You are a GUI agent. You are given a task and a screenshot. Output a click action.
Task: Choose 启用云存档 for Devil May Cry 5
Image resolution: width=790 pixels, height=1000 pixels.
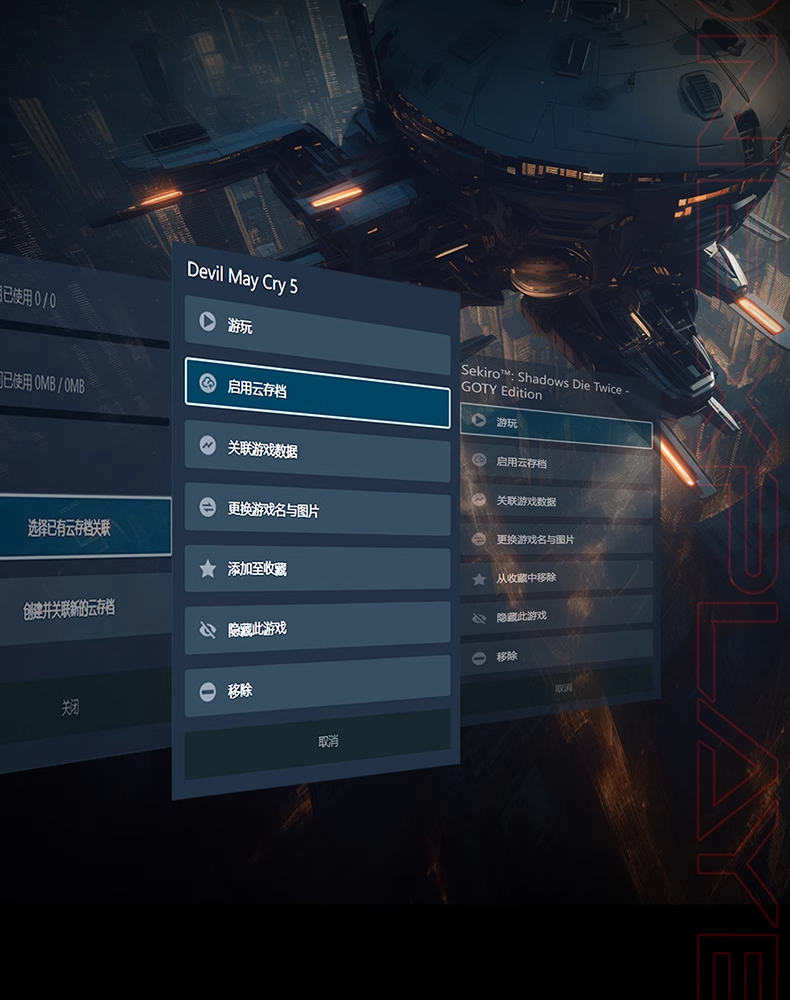coord(317,389)
